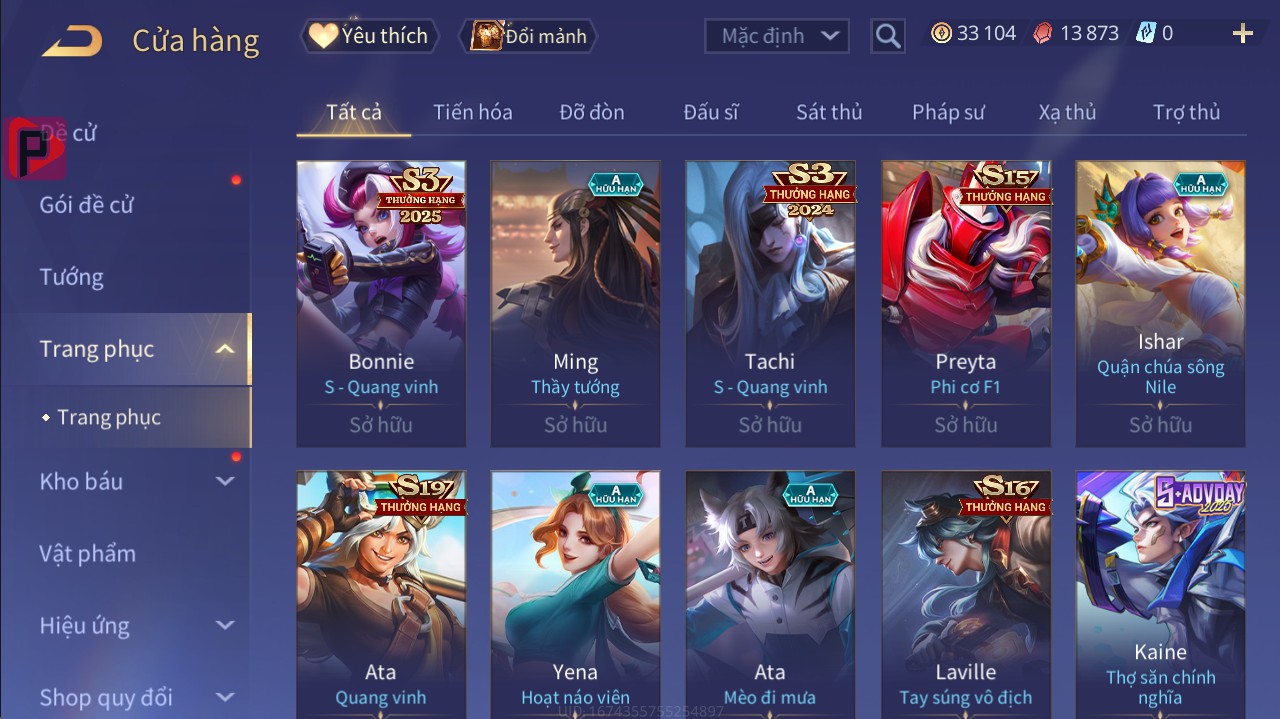Open the Gói đề cử menu
The image size is (1280, 719).
[x=87, y=205]
